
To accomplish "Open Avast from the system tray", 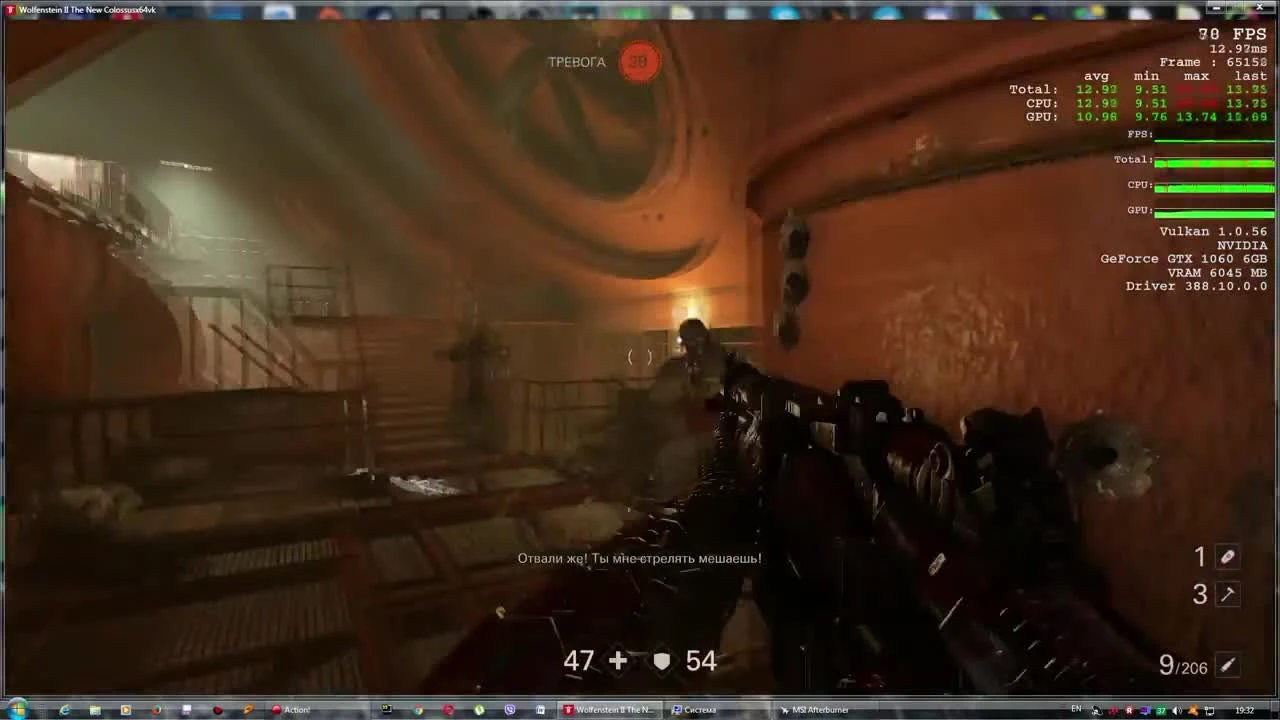I will 1193,710.
